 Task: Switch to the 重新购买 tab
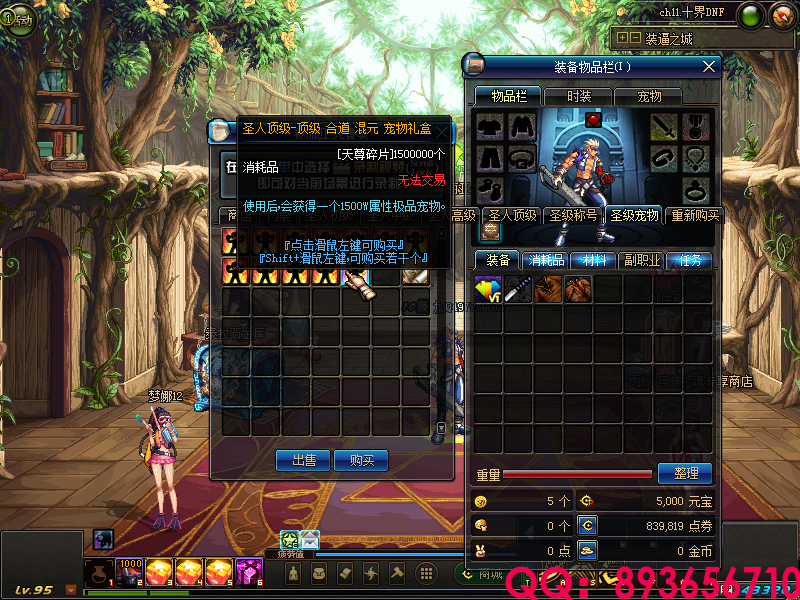click(x=694, y=215)
